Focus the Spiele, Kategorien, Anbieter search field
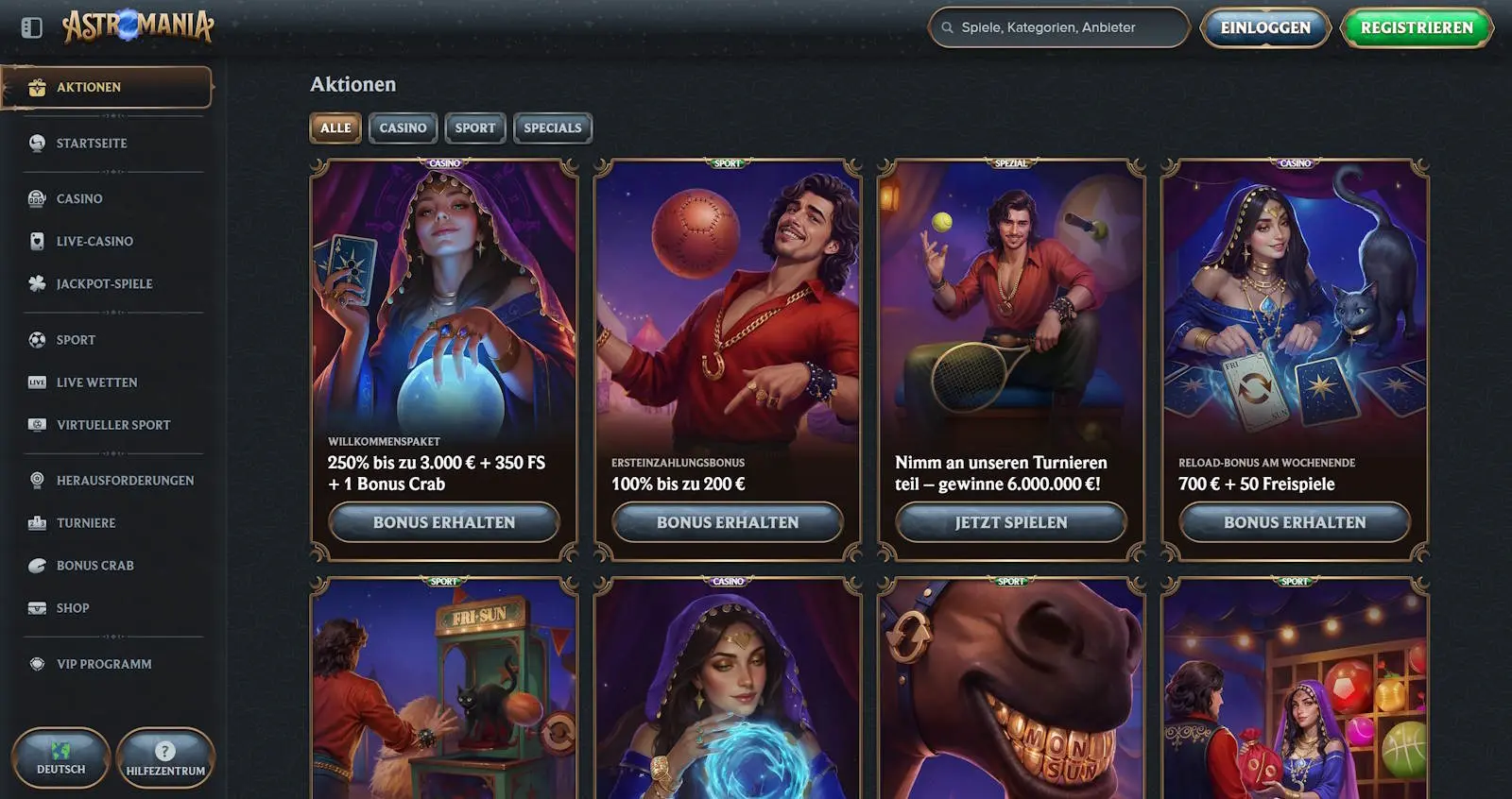Viewport: 1512px width, 799px height. (1058, 27)
